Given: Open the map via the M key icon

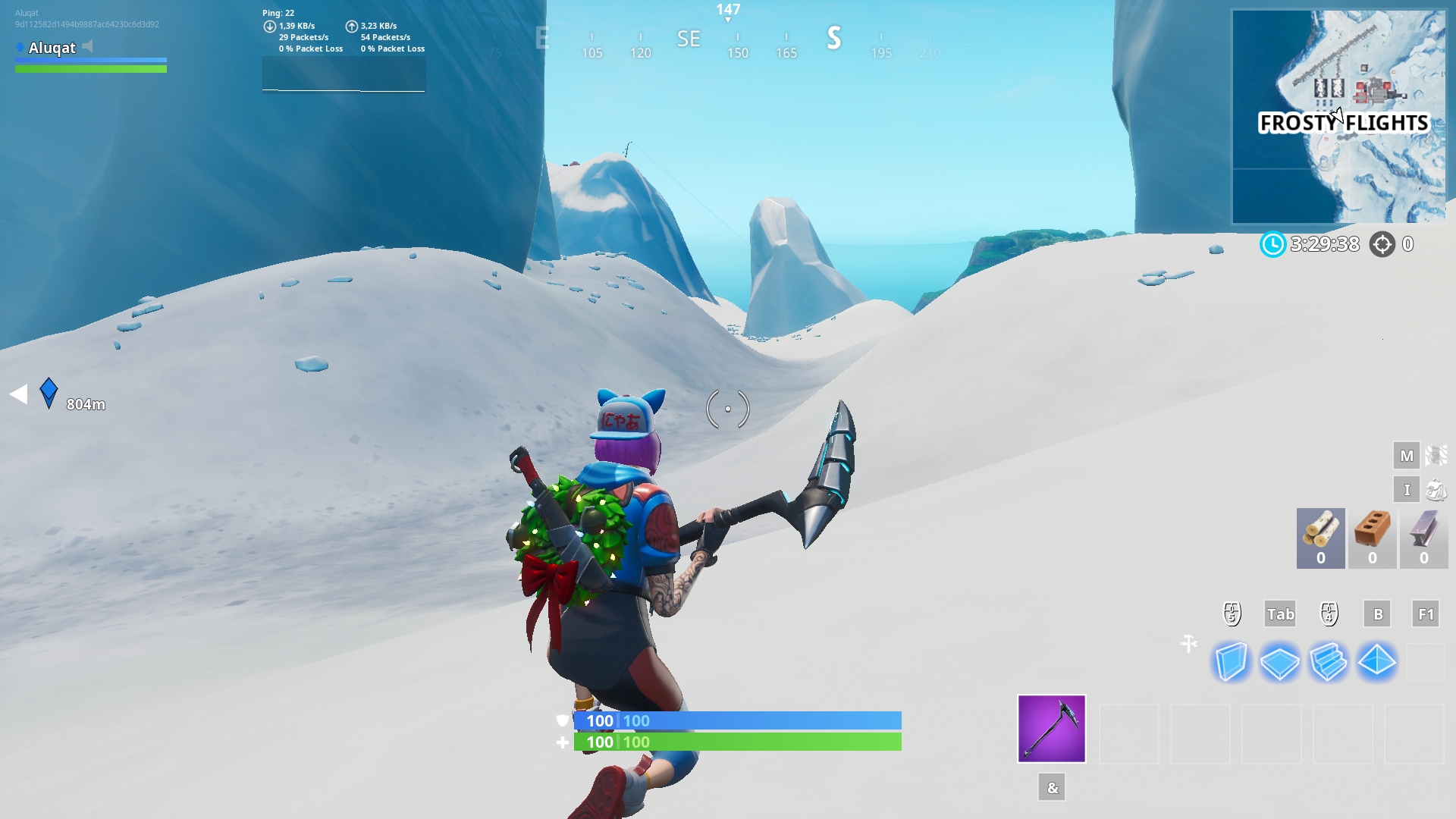Looking at the screenshot, I should click(x=1407, y=457).
